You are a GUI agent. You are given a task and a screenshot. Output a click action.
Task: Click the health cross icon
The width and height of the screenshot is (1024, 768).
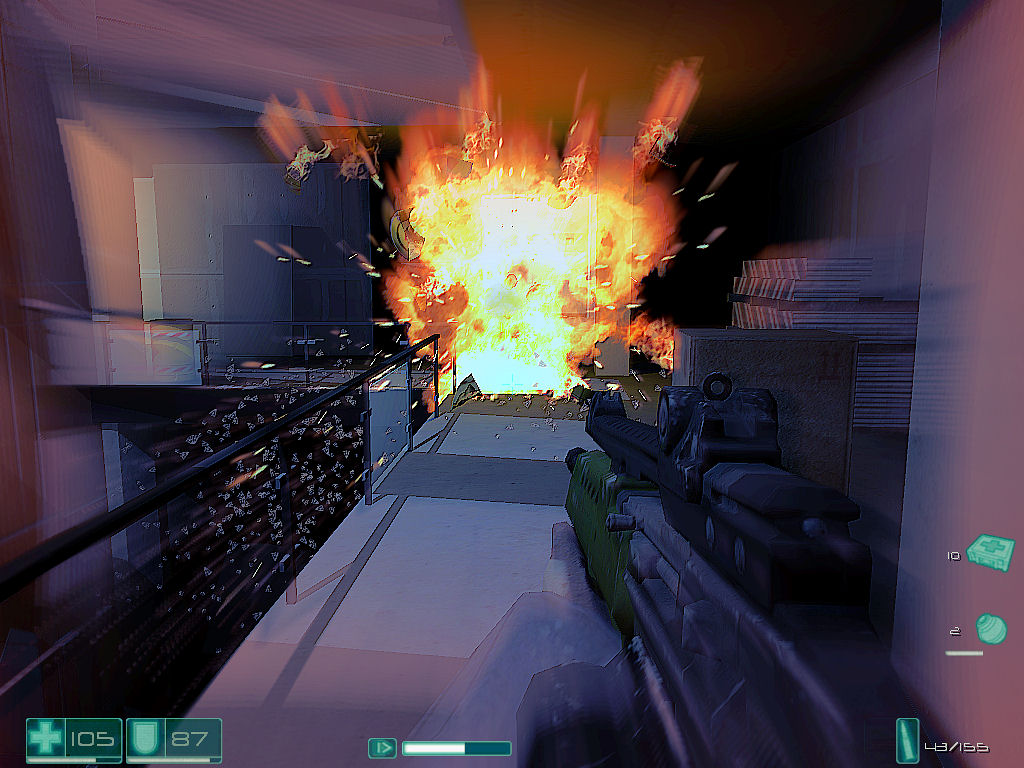click(x=45, y=741)
